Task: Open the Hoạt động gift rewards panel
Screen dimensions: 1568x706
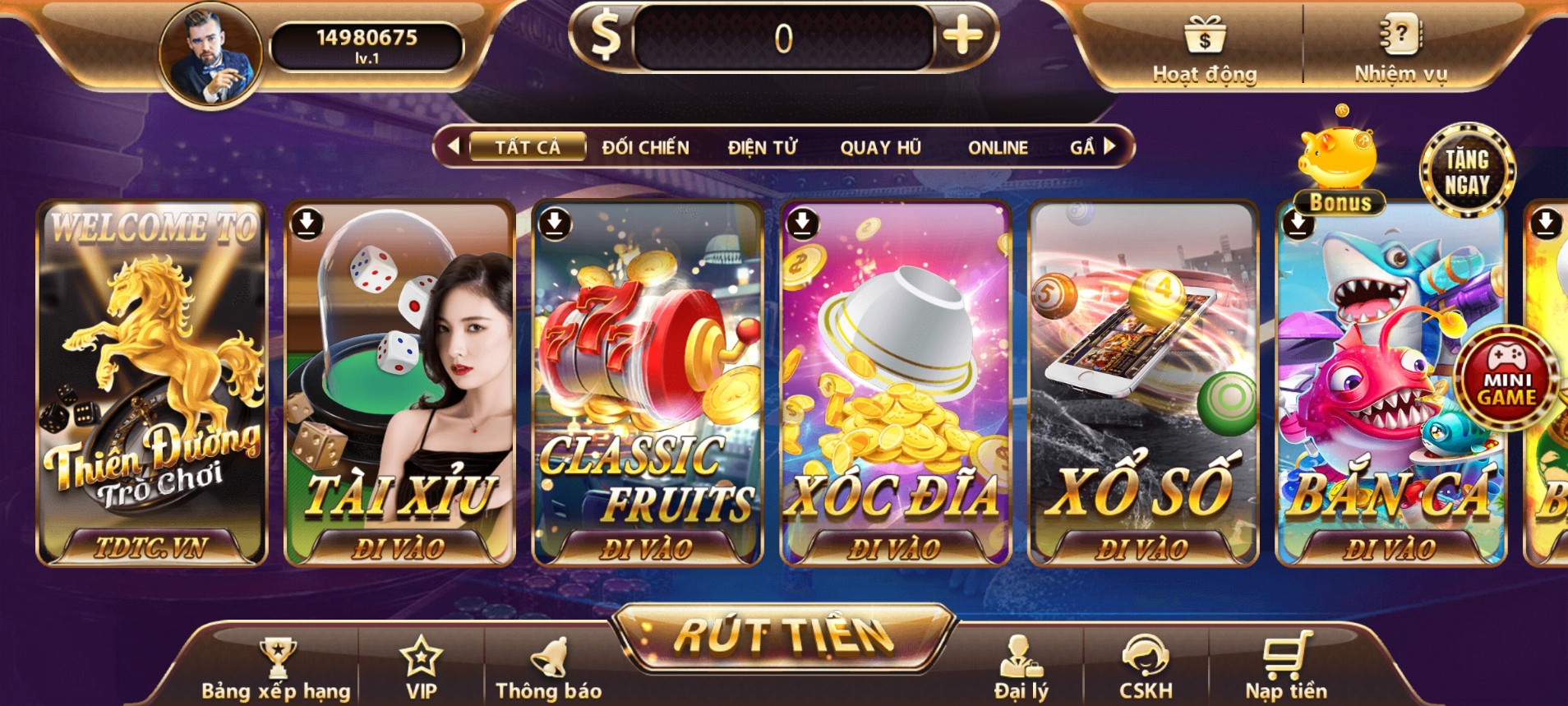Action: tap(1202, 49)
